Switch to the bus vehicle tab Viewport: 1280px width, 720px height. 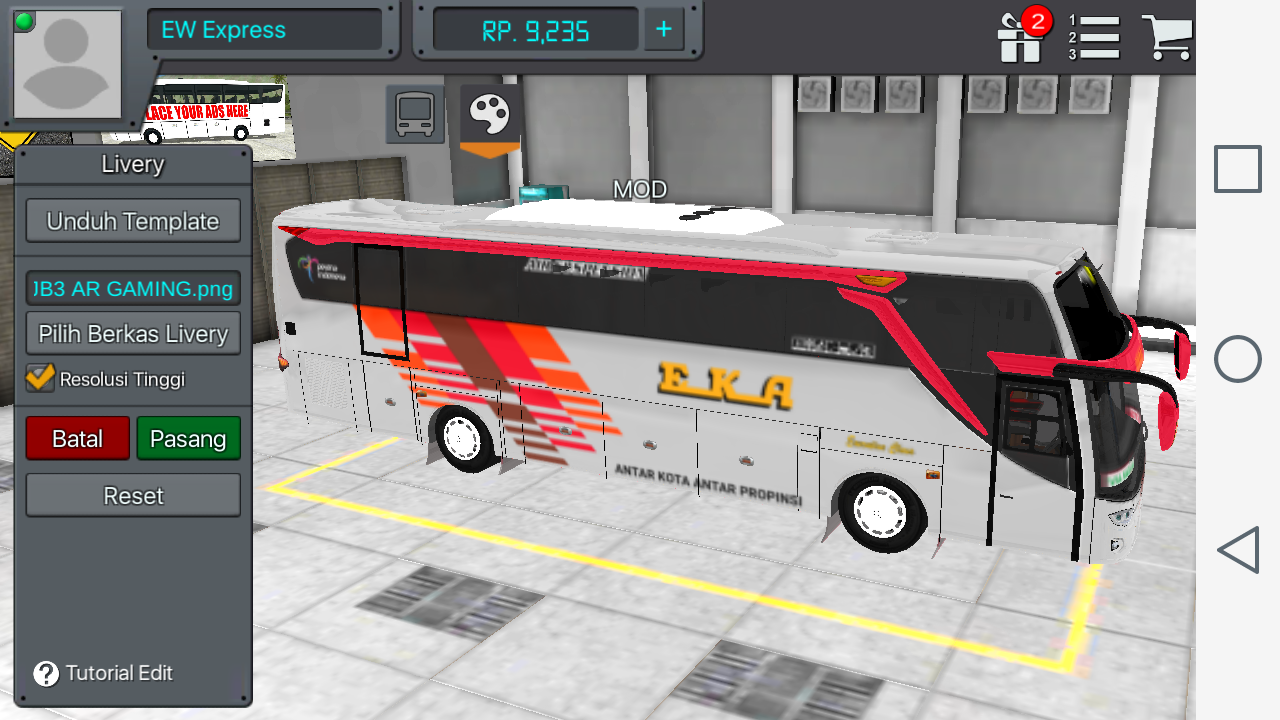pyautogui.click(x=413, y=113)
